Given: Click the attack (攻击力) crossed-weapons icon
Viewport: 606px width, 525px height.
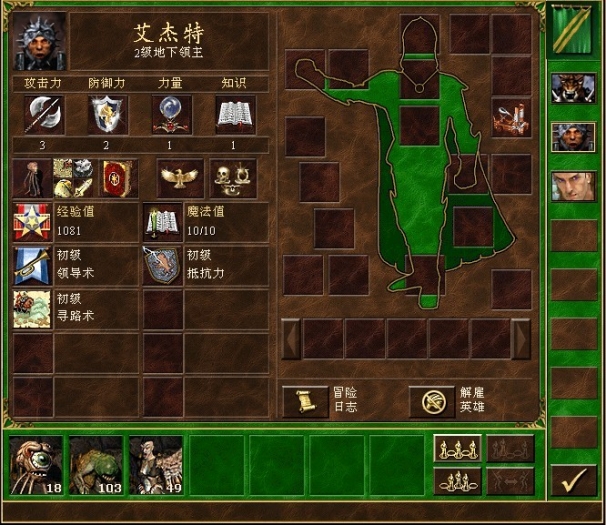Looking at the screenshot, I should pos(43,116).
